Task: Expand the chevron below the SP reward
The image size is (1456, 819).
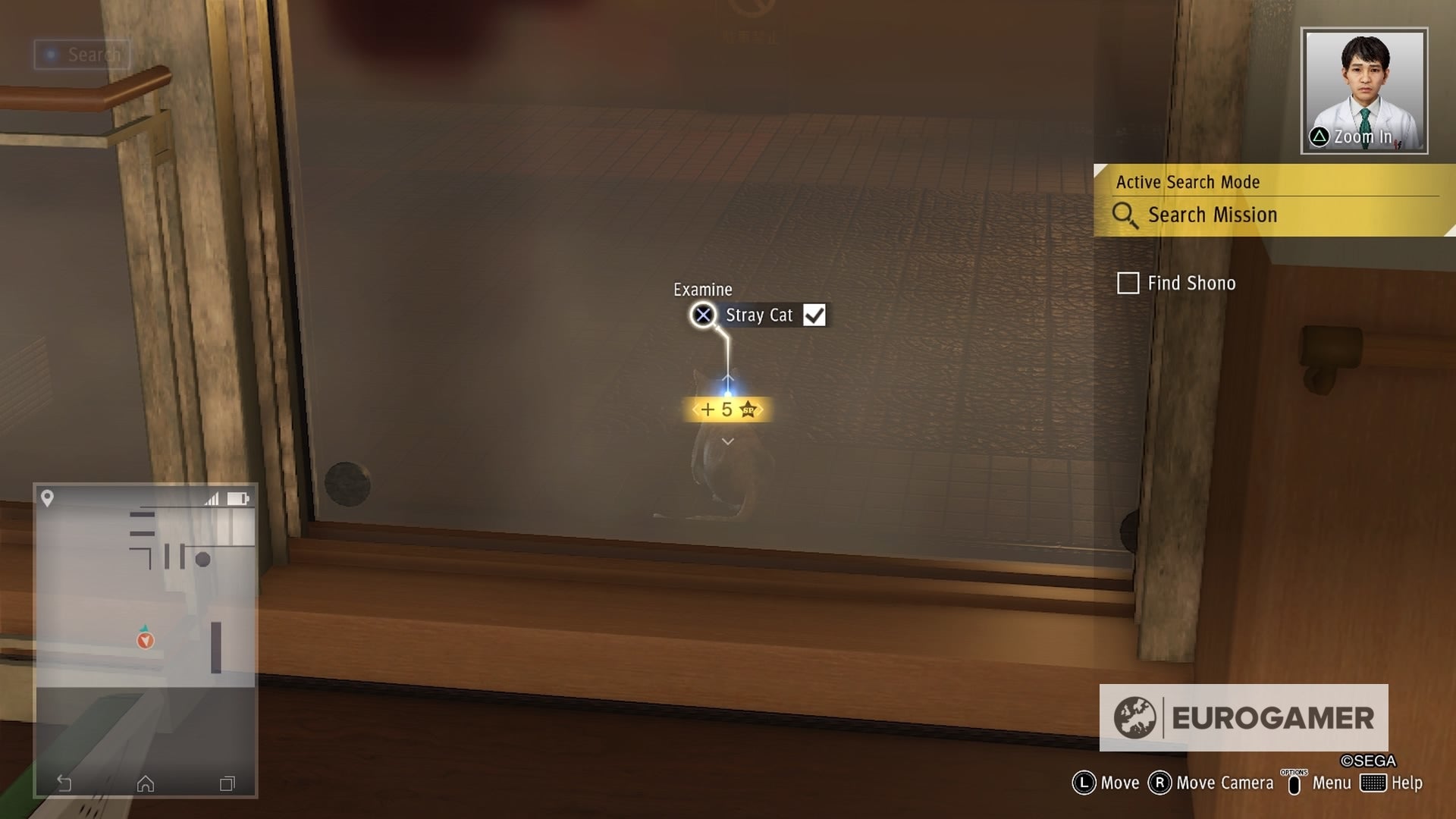Action: pos(726,440)
